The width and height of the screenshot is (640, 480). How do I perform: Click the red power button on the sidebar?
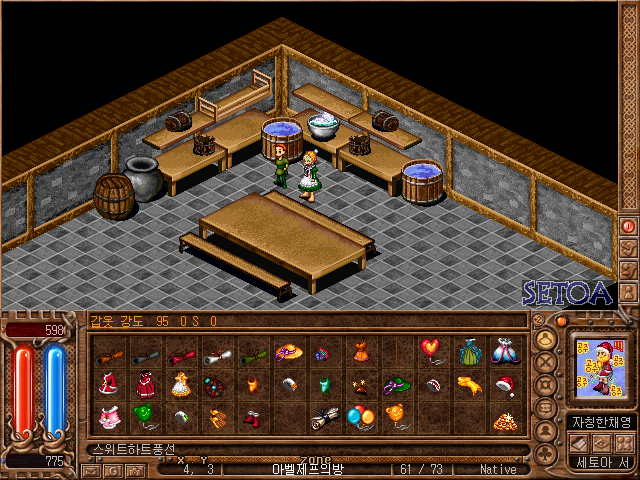(x=628, y=226)
